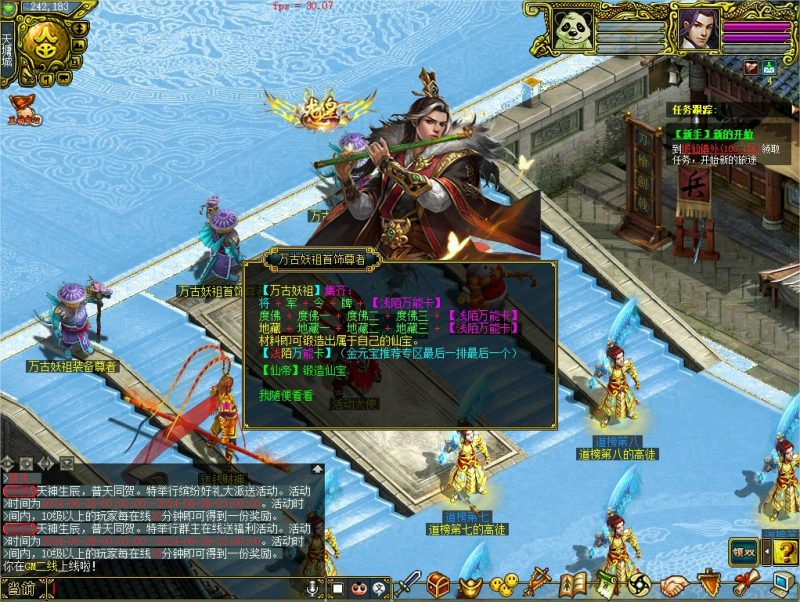Open the open book icon

click(573, 584)
